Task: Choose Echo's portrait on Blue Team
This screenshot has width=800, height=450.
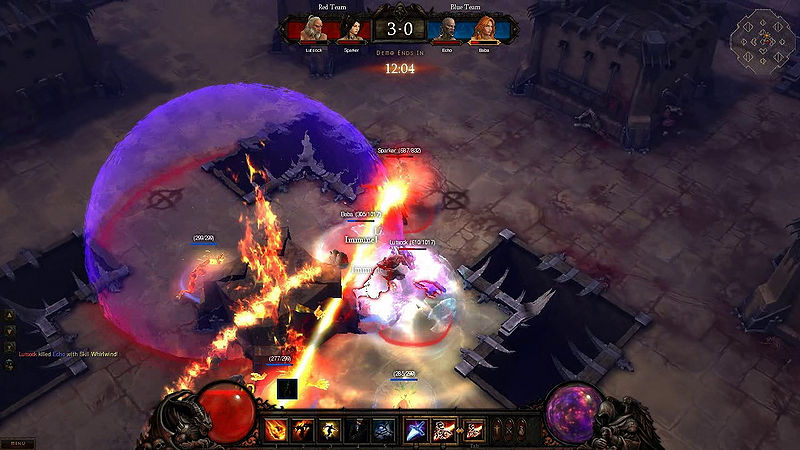Action: (x=448, y=29)
